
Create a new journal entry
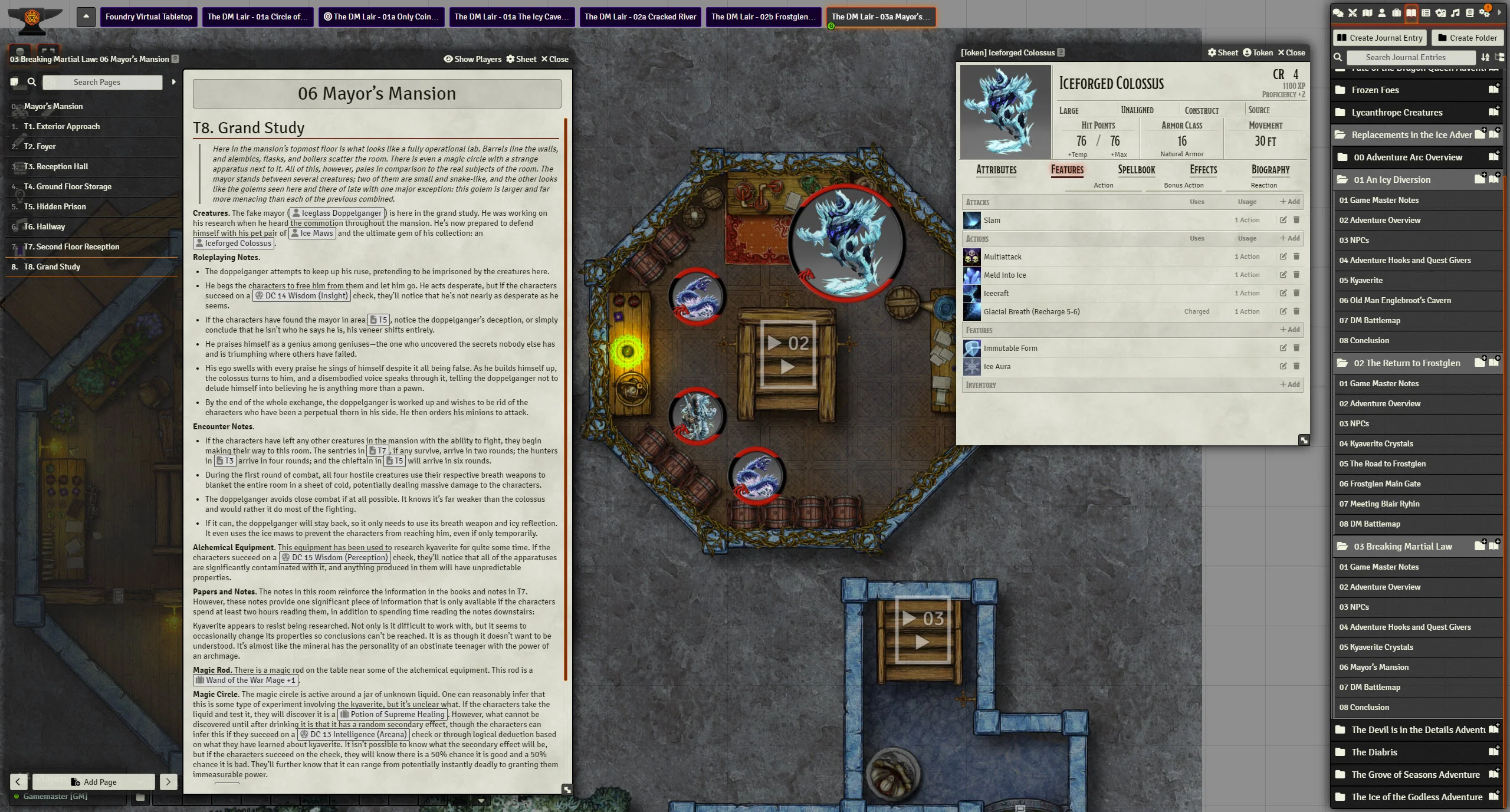[x=1379, y=38]
